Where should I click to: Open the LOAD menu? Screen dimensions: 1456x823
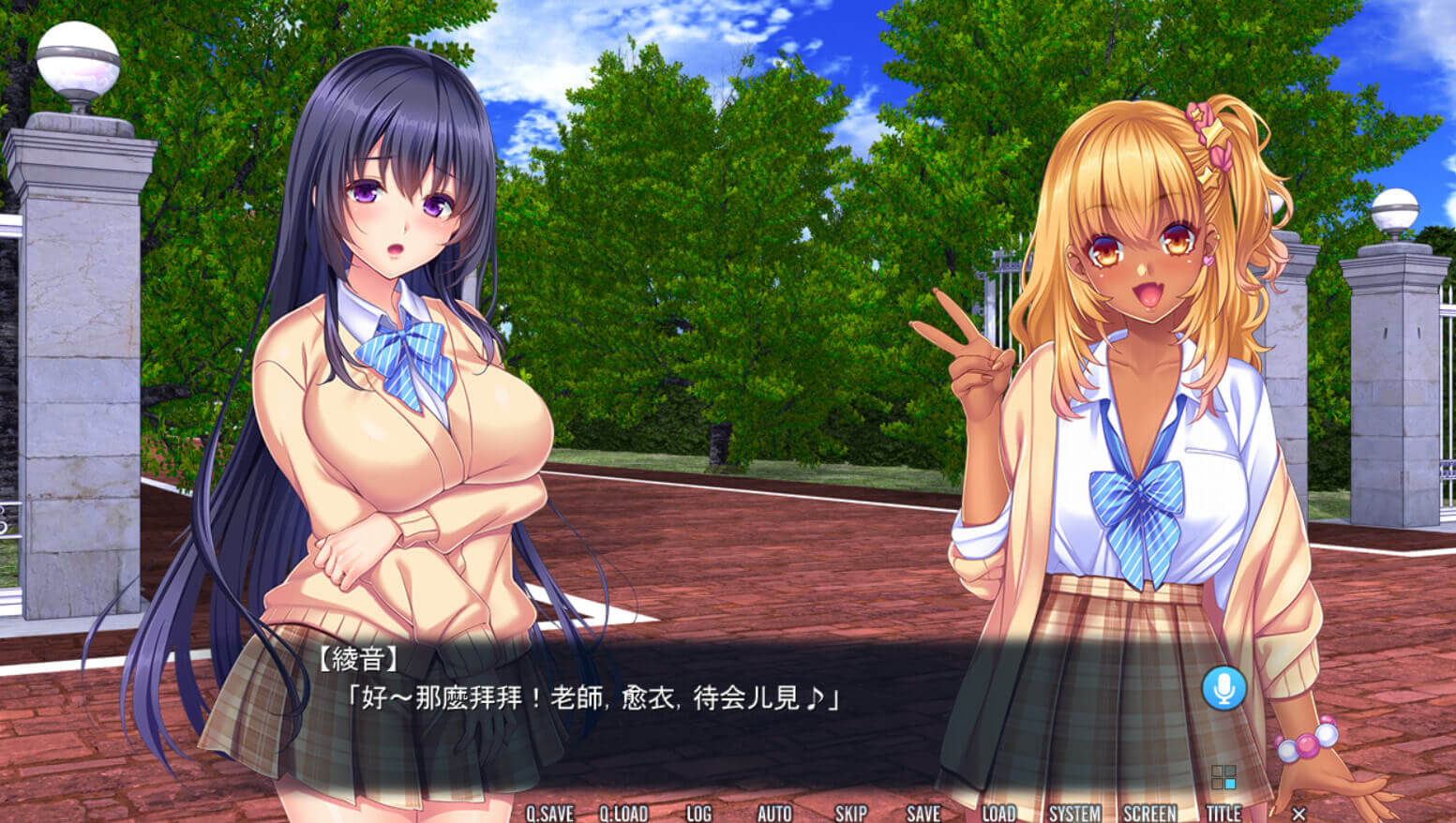point(998,813)
